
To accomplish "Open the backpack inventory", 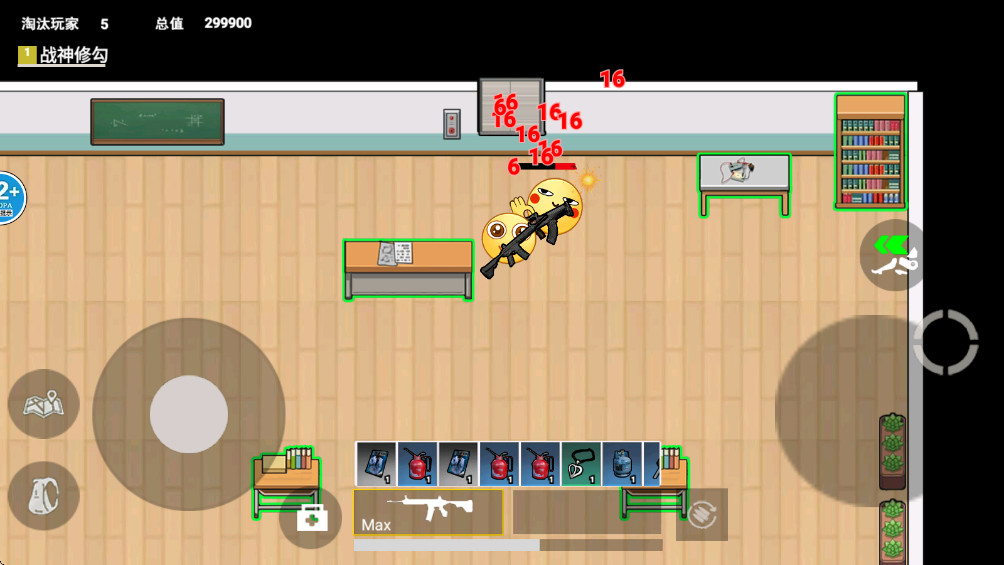I will 44,495.
